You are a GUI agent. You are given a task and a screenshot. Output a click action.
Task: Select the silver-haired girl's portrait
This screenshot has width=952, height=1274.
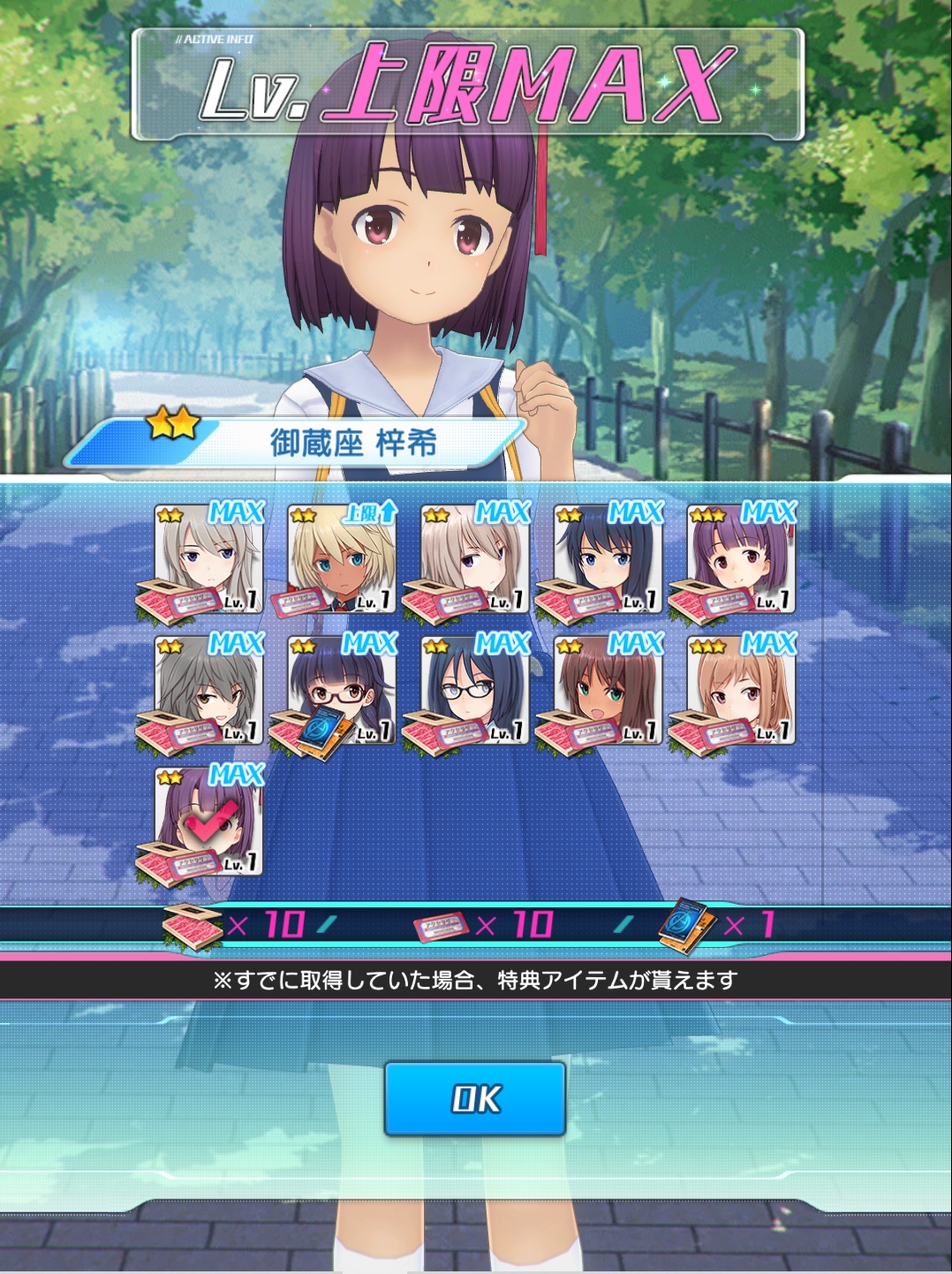pos(209,558)
